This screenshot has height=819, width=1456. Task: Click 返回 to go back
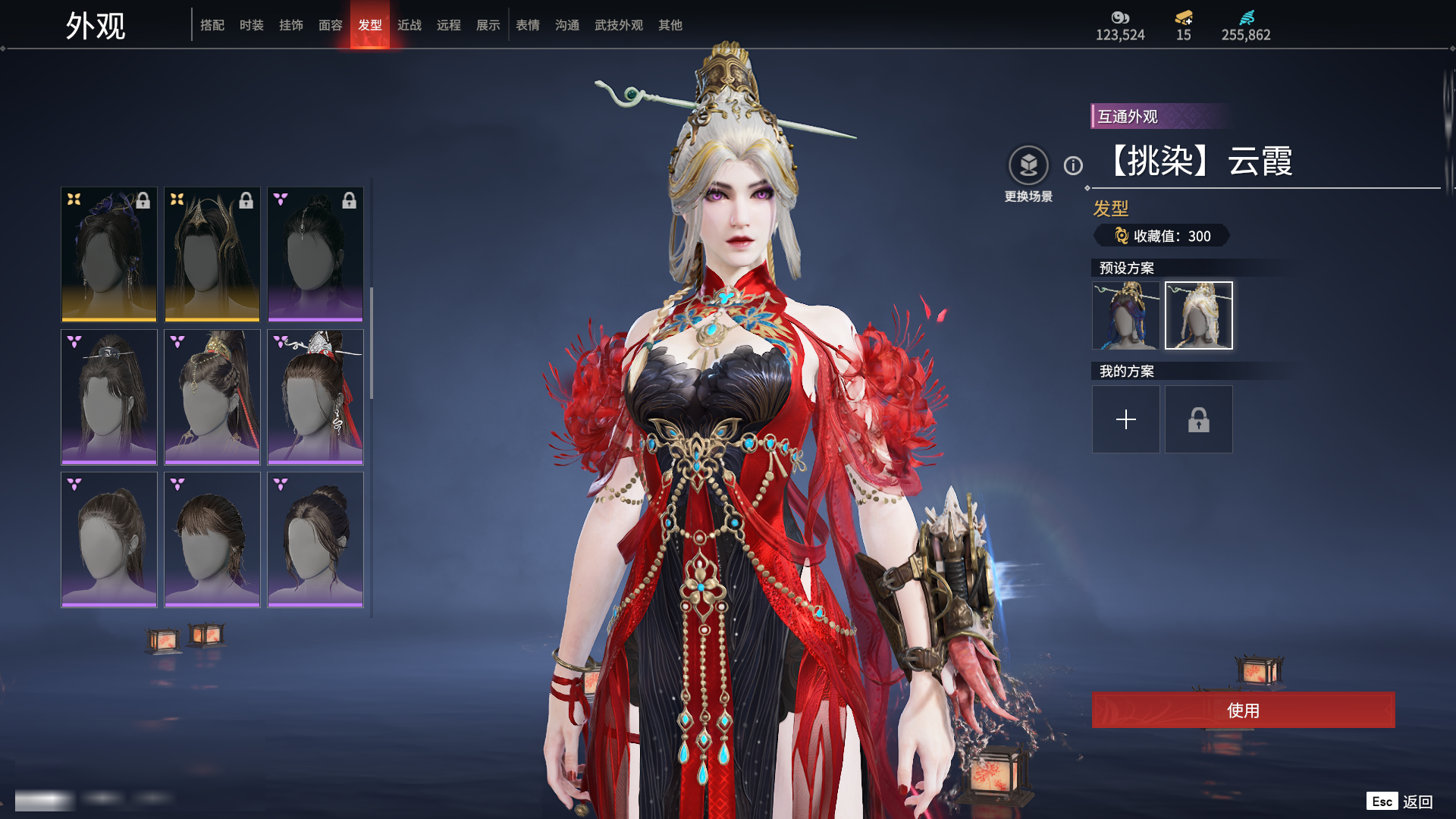1417,802
